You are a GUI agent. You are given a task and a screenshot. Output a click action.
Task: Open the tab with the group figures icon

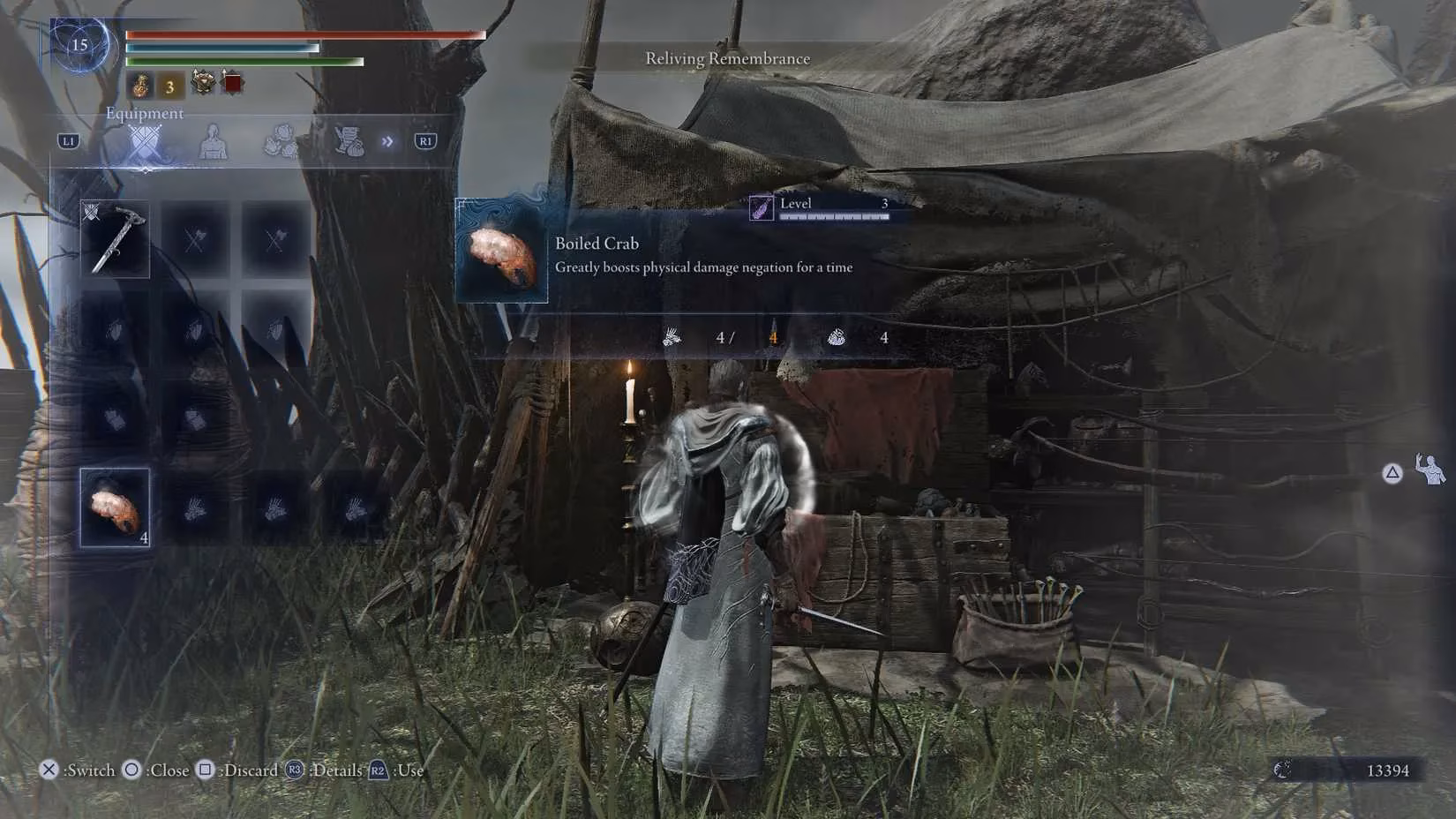281,142
